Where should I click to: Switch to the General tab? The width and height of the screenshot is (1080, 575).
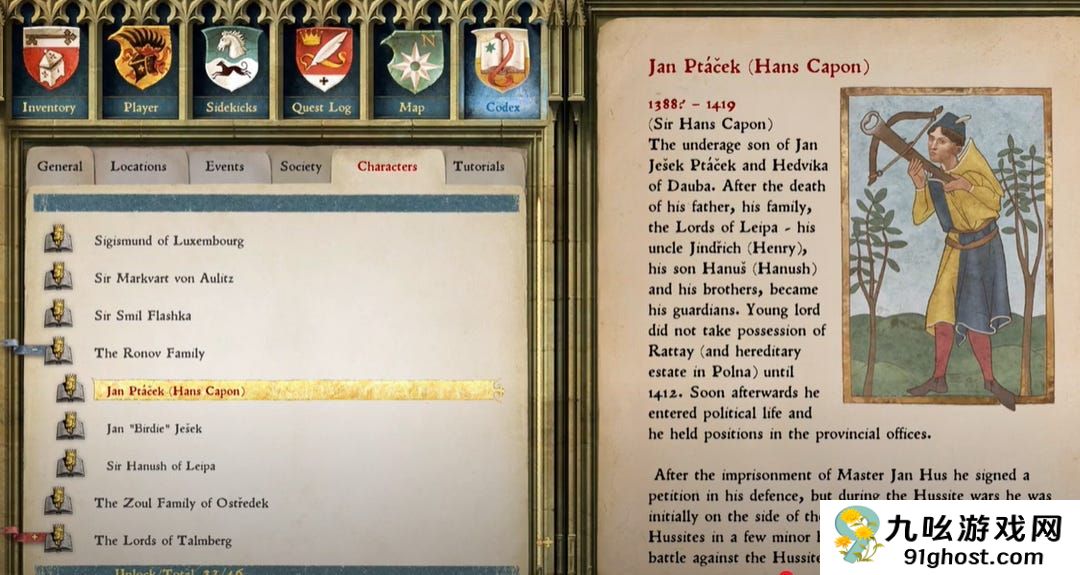[60, 166]
